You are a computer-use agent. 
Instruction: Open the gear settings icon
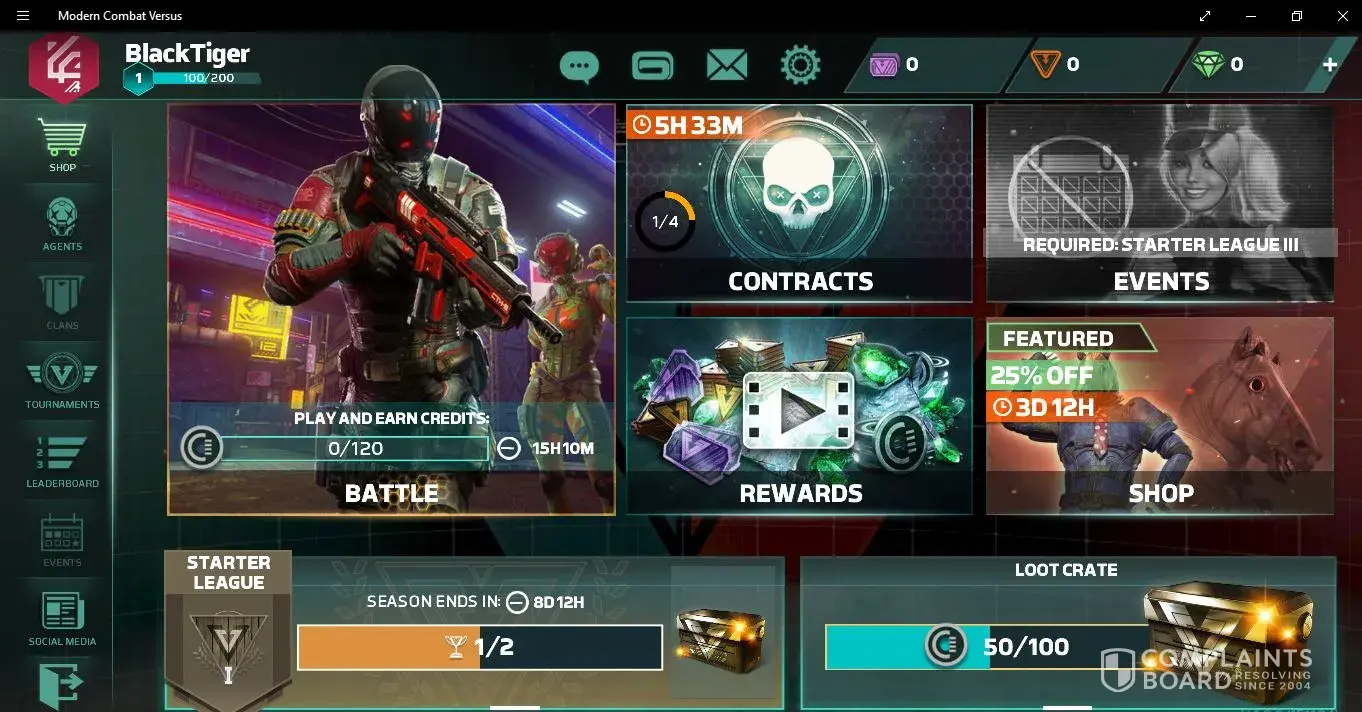click(x=800, y=66)
